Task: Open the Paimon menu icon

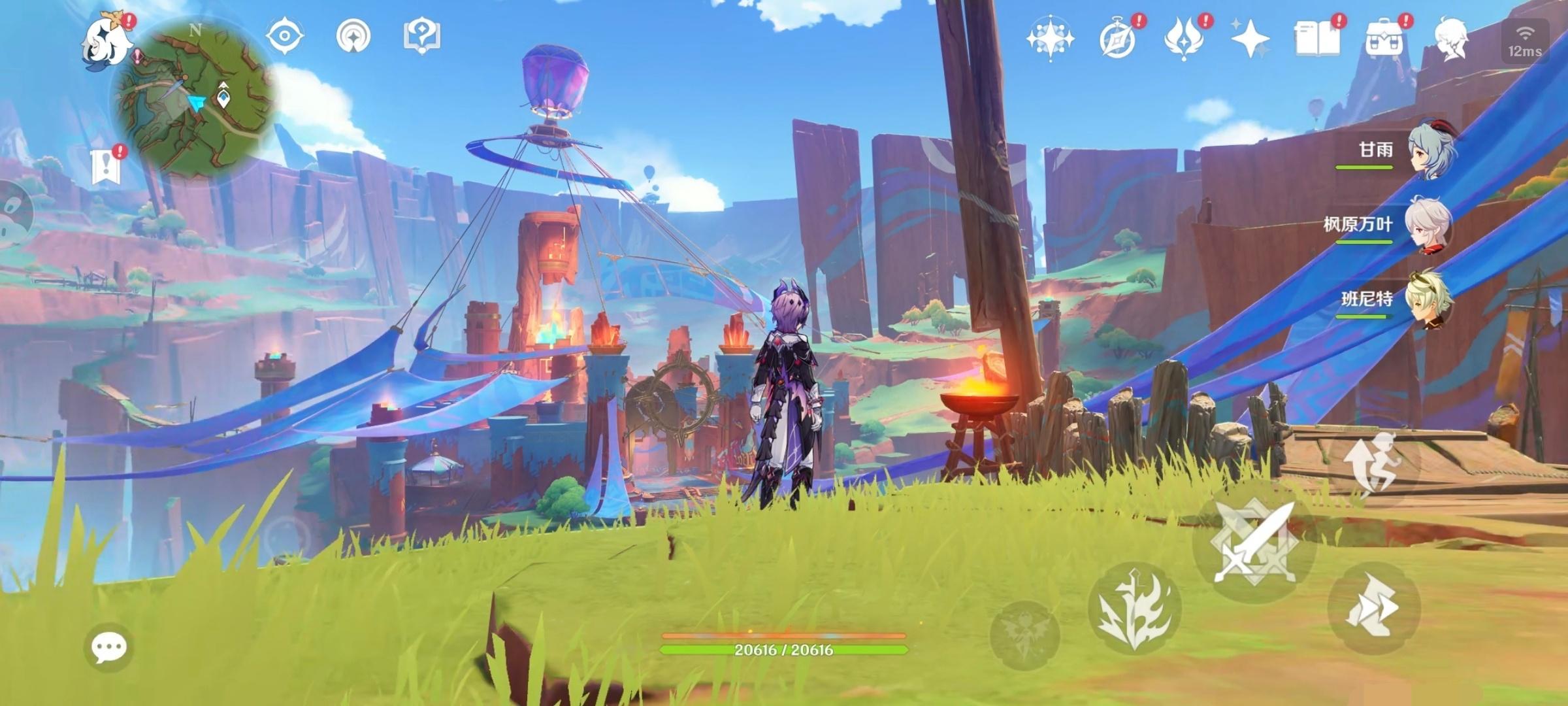Action: pyautogui.click(x=106, y=39)
